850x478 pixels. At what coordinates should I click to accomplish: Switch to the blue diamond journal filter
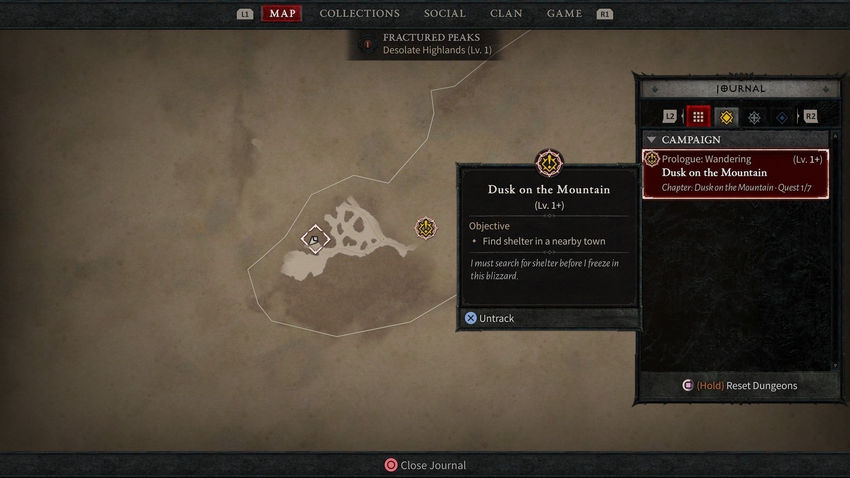(x=781, y=117)
